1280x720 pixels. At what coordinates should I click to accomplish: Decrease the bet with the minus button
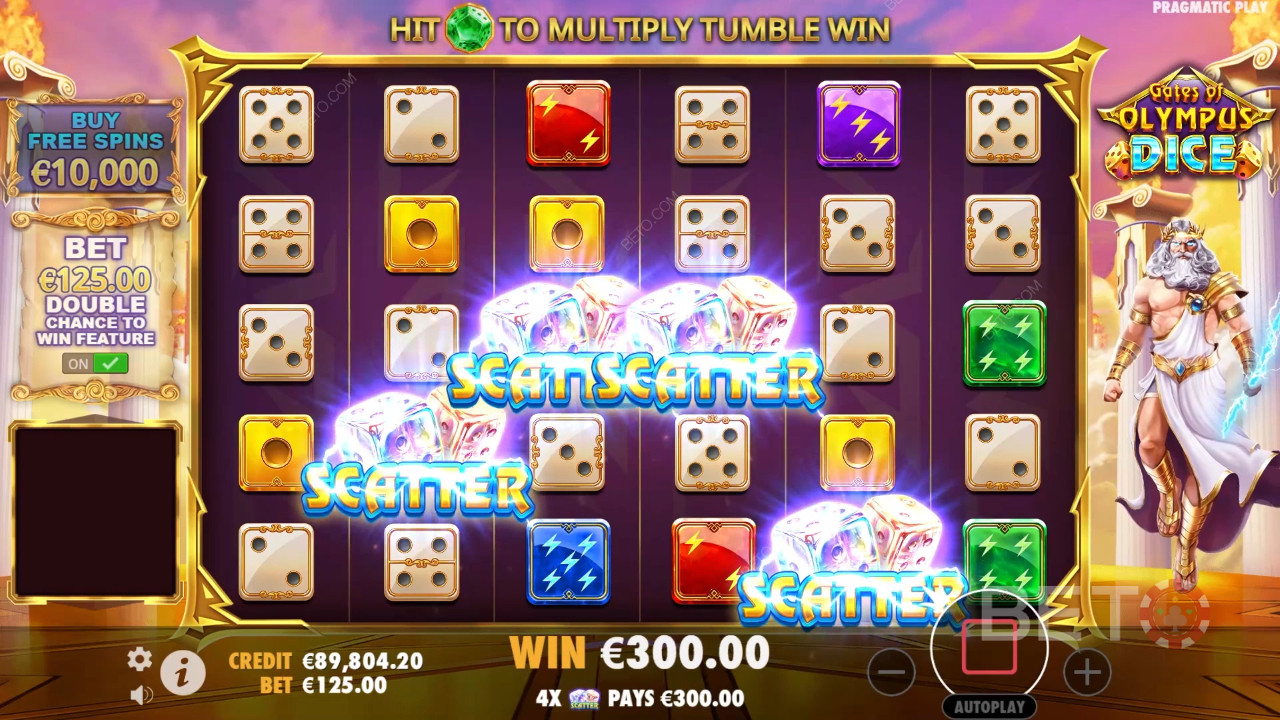pos(891,671)
